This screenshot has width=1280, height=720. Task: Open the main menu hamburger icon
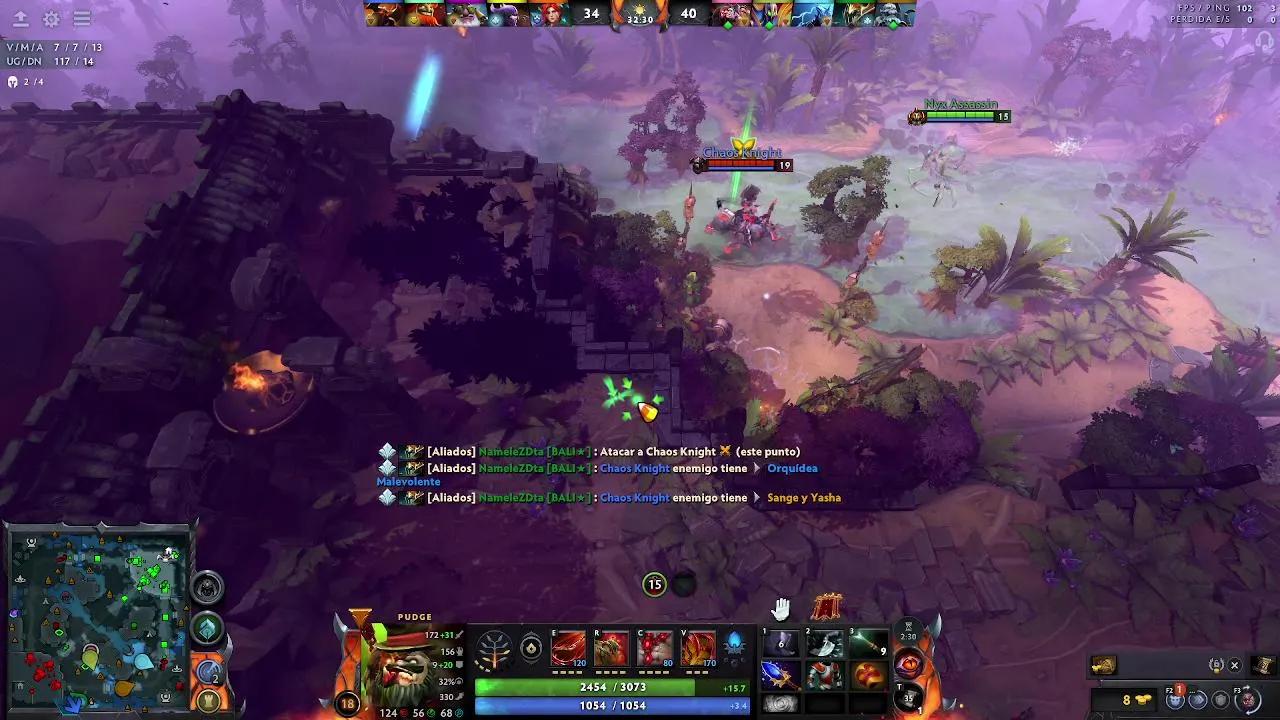tap(82, 19)
